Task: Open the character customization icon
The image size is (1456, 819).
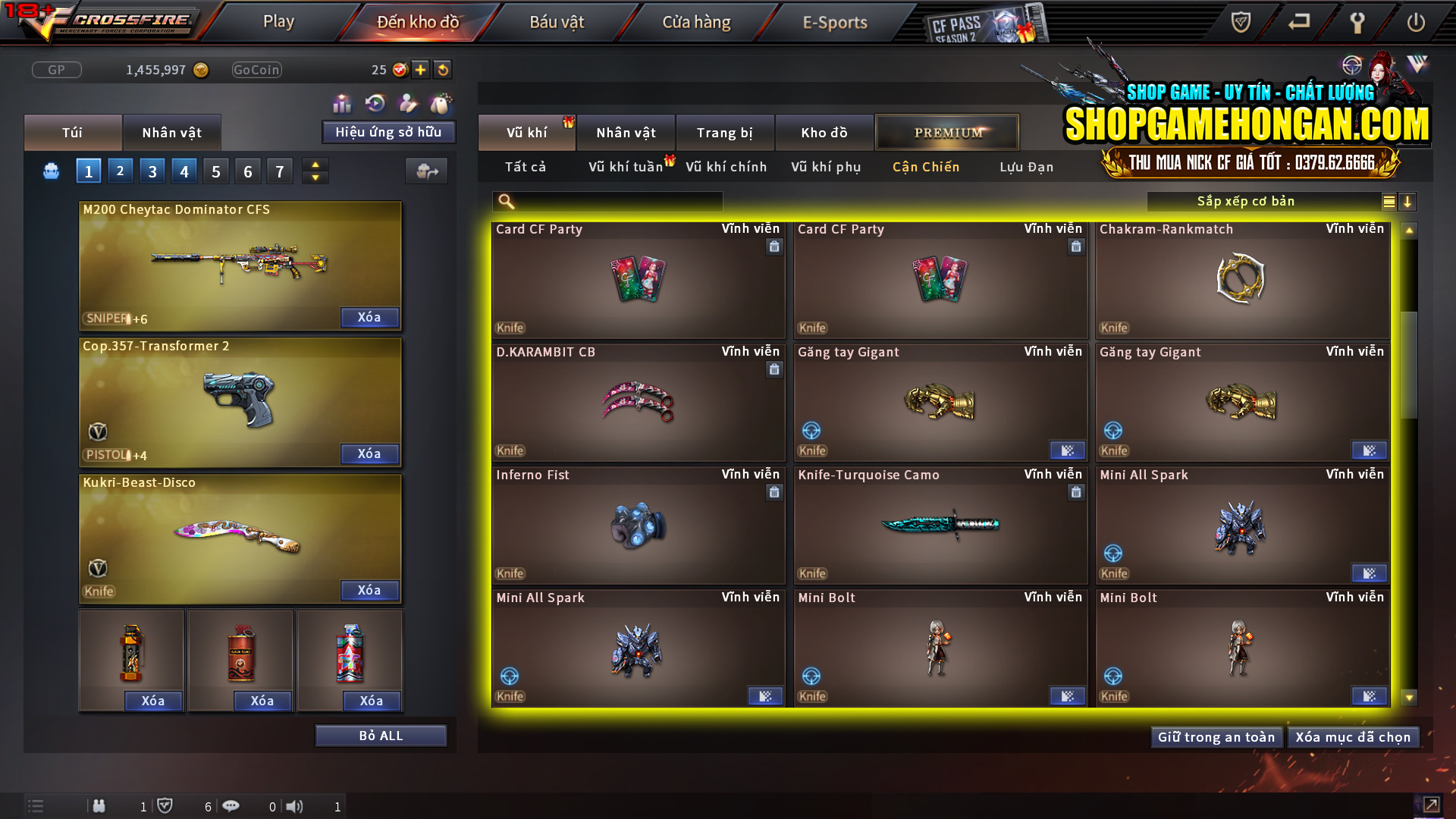Action: 406,102
